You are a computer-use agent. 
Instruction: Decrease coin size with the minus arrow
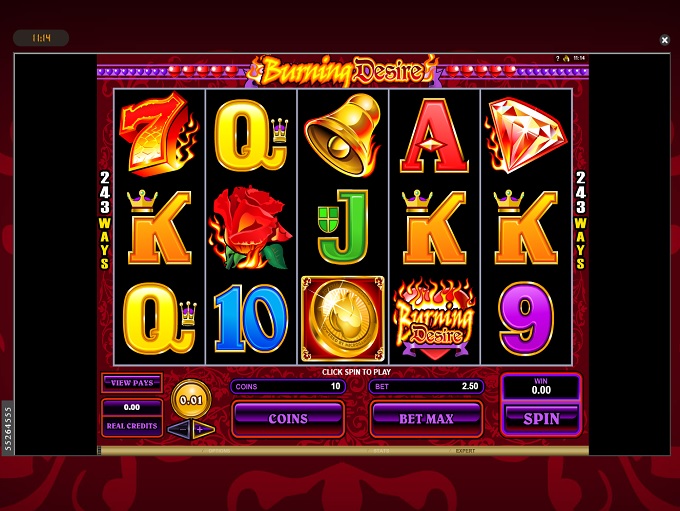[x=178, y=429]
